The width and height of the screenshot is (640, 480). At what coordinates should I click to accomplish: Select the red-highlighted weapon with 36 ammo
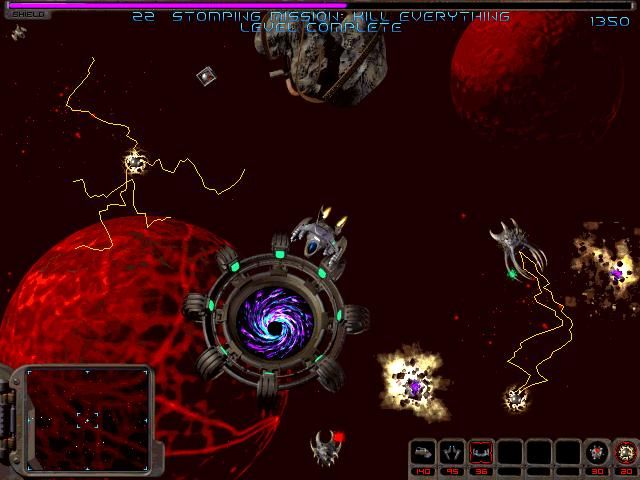point(482,453)
